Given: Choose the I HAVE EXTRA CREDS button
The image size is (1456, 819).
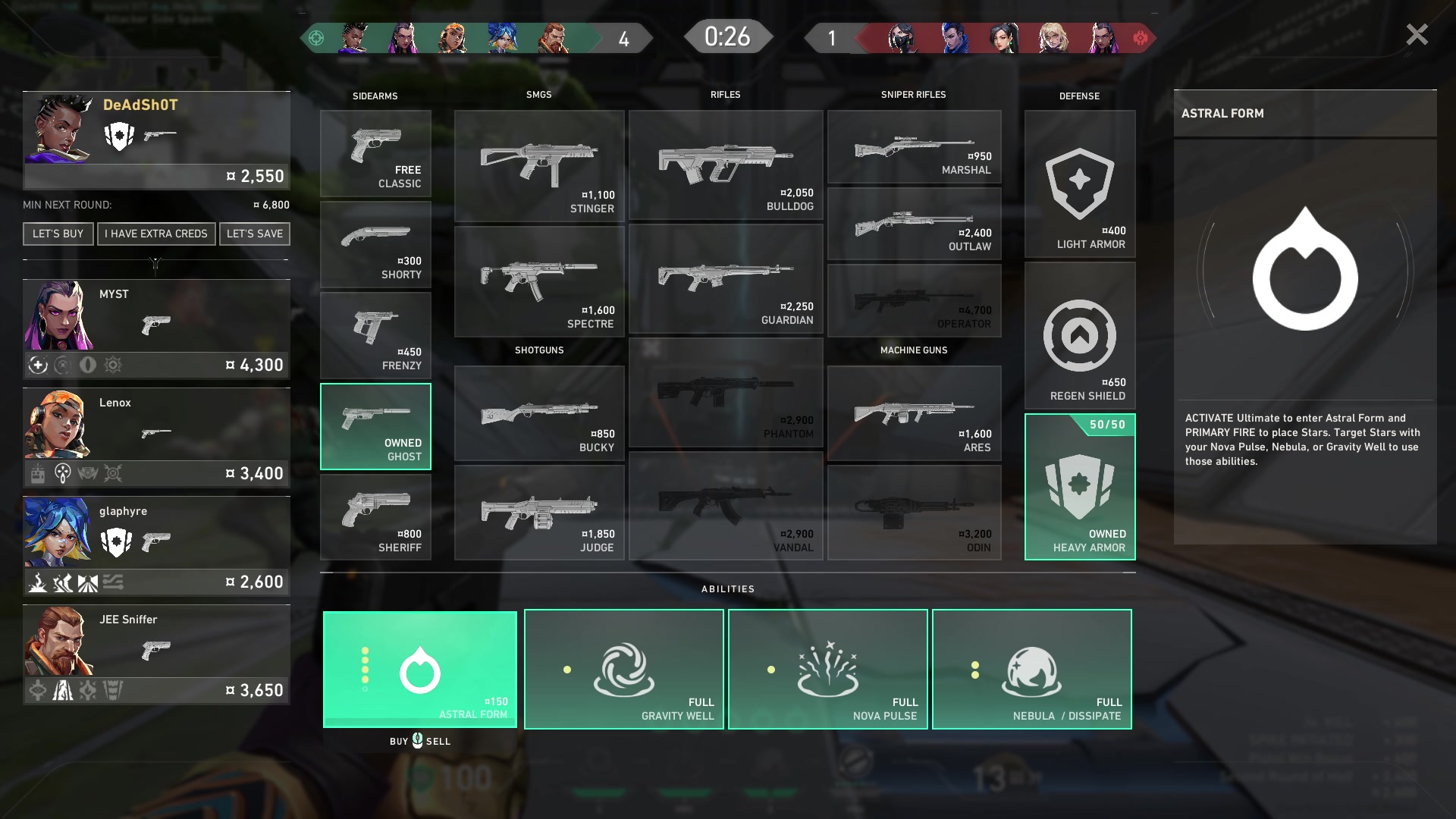Looking at the screenshot, I should (x=156, y=234).
